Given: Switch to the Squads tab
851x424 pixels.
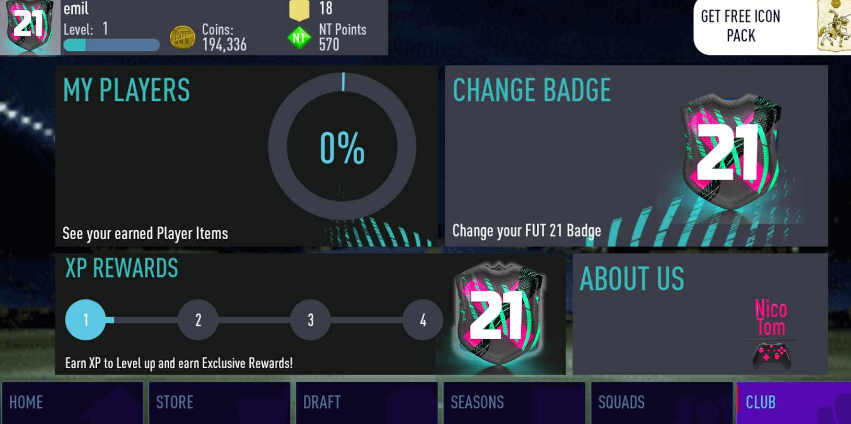Looking at the screenshot, I should [661, 402].
